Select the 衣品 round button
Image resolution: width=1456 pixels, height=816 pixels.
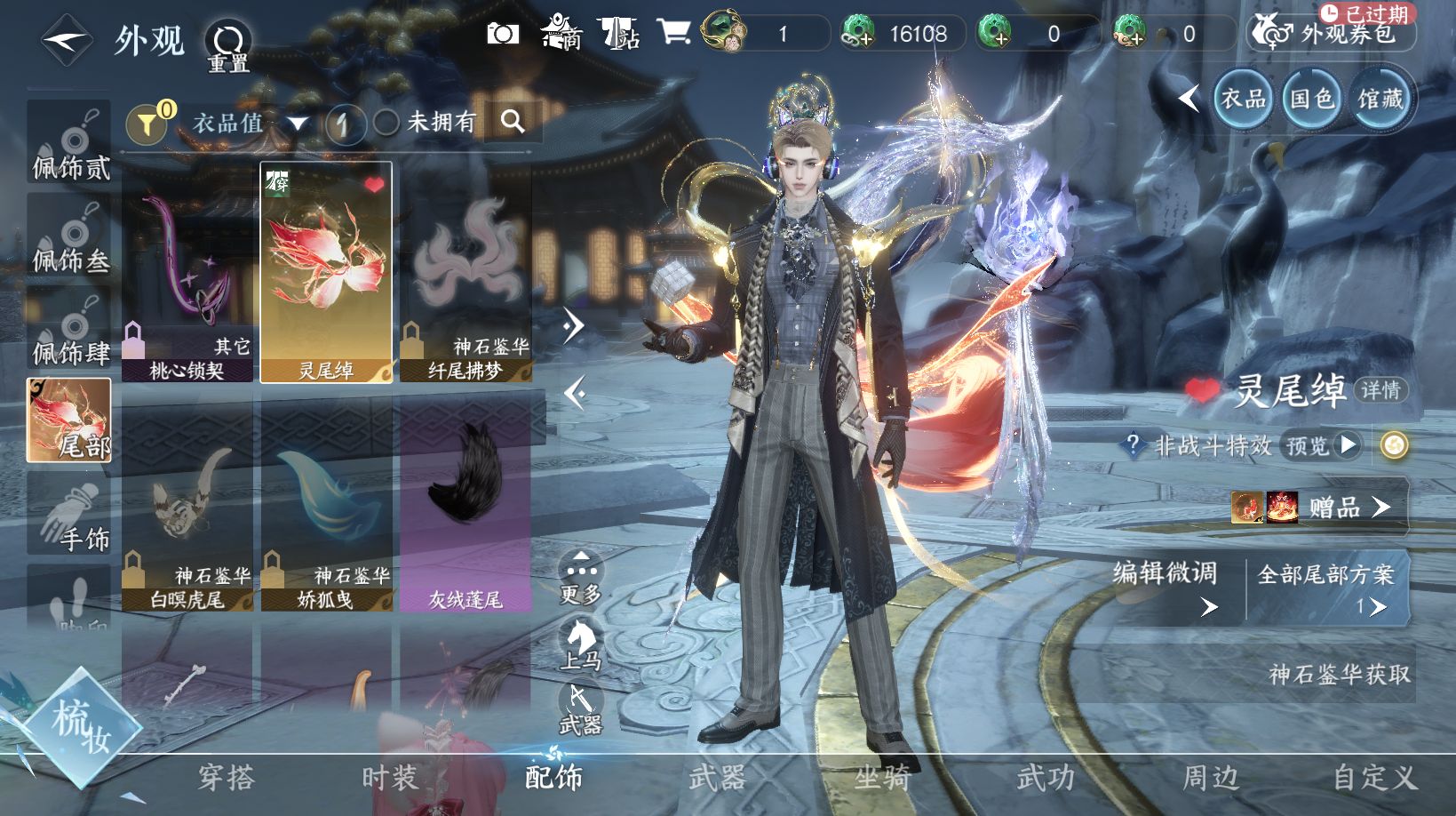pyautogui.click(x=1243, y=98)
